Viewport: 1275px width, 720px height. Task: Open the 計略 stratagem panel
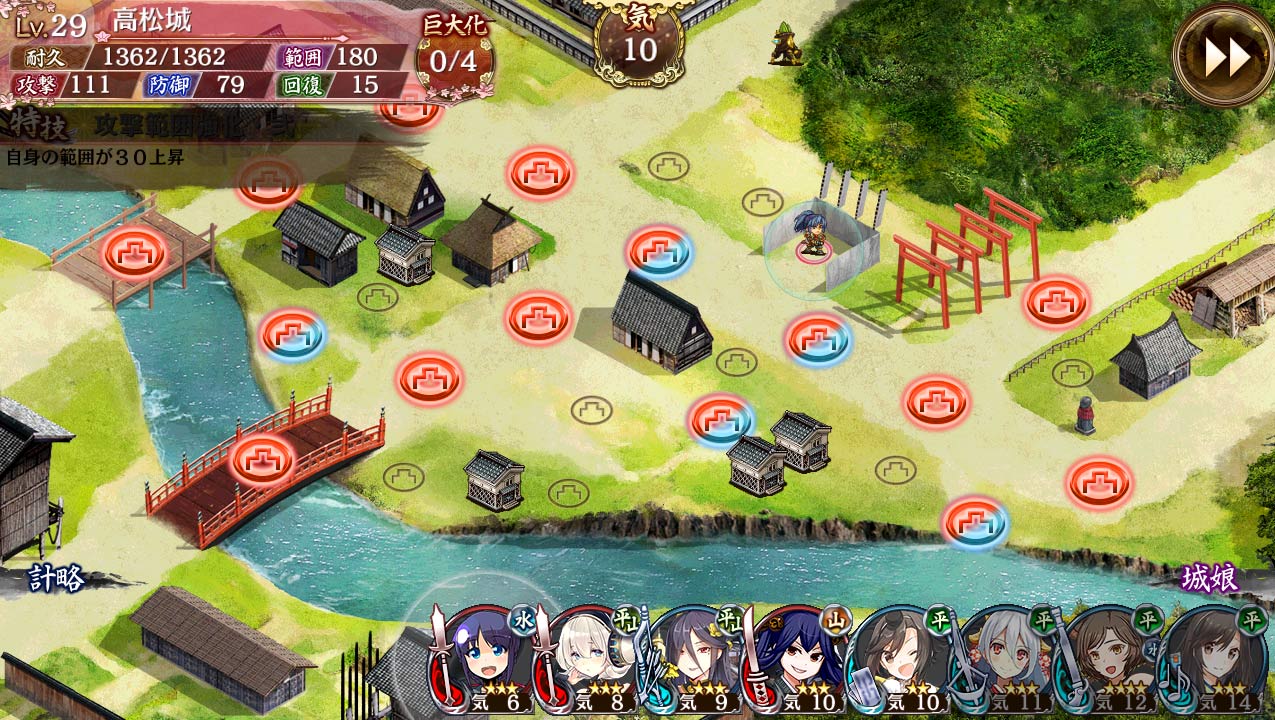(x=56, y=578)
